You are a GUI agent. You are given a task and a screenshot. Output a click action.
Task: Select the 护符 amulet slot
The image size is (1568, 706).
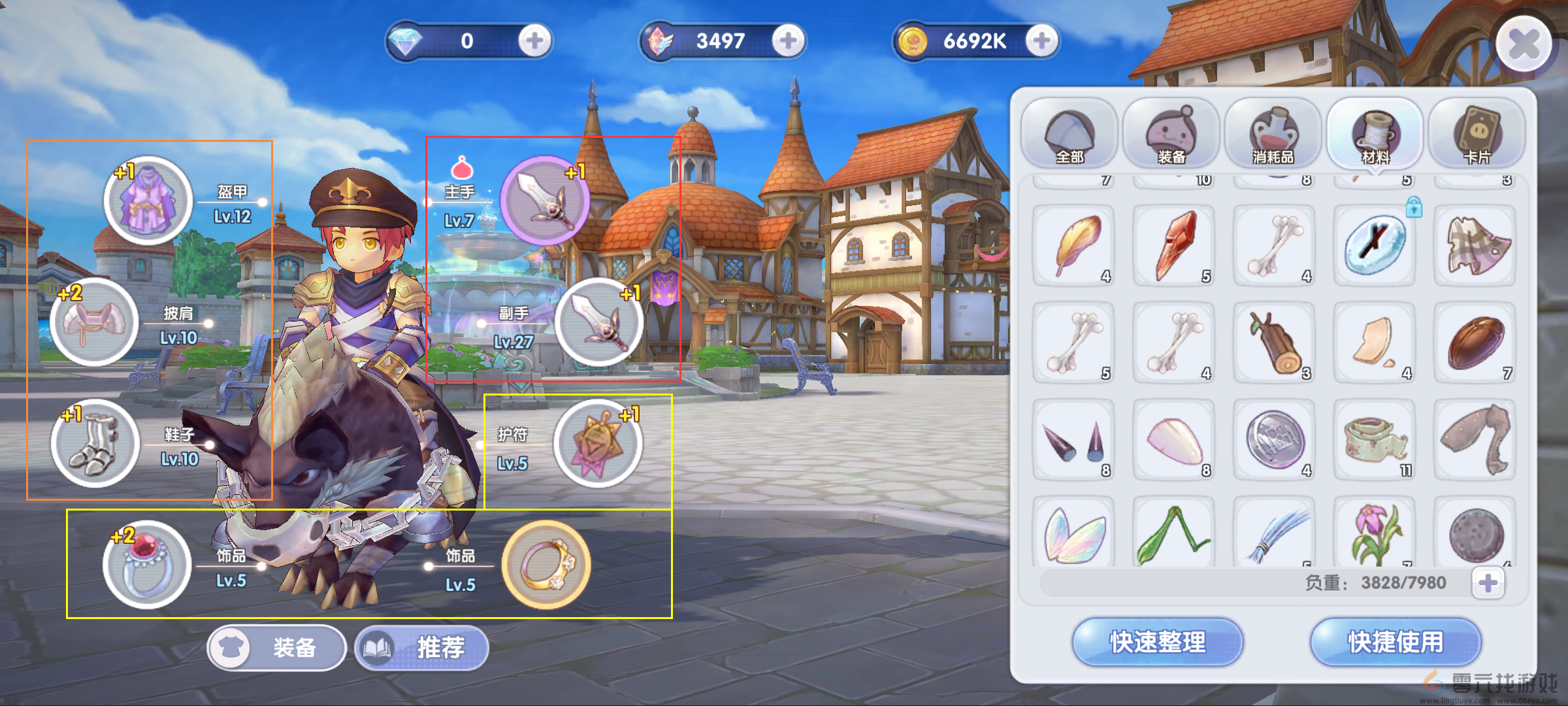point(597,443)
